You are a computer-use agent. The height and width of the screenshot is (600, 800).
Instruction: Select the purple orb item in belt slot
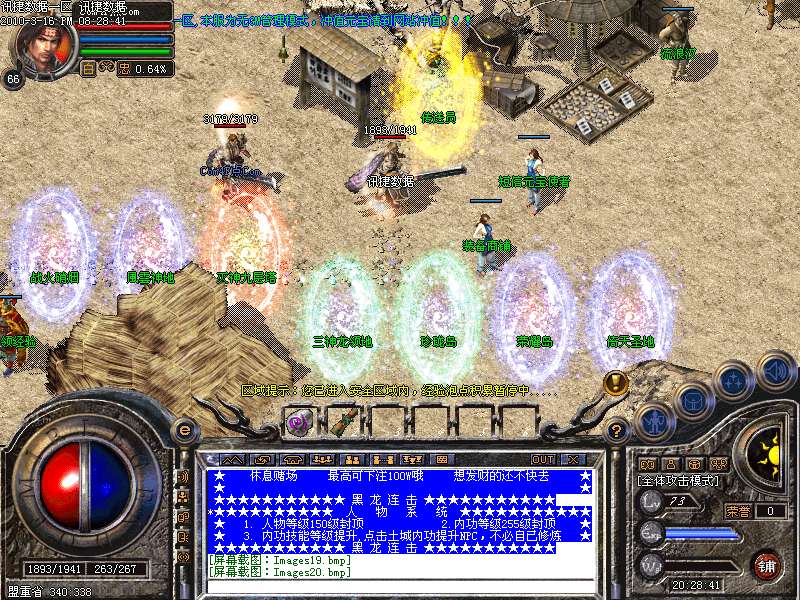[297, 423]
